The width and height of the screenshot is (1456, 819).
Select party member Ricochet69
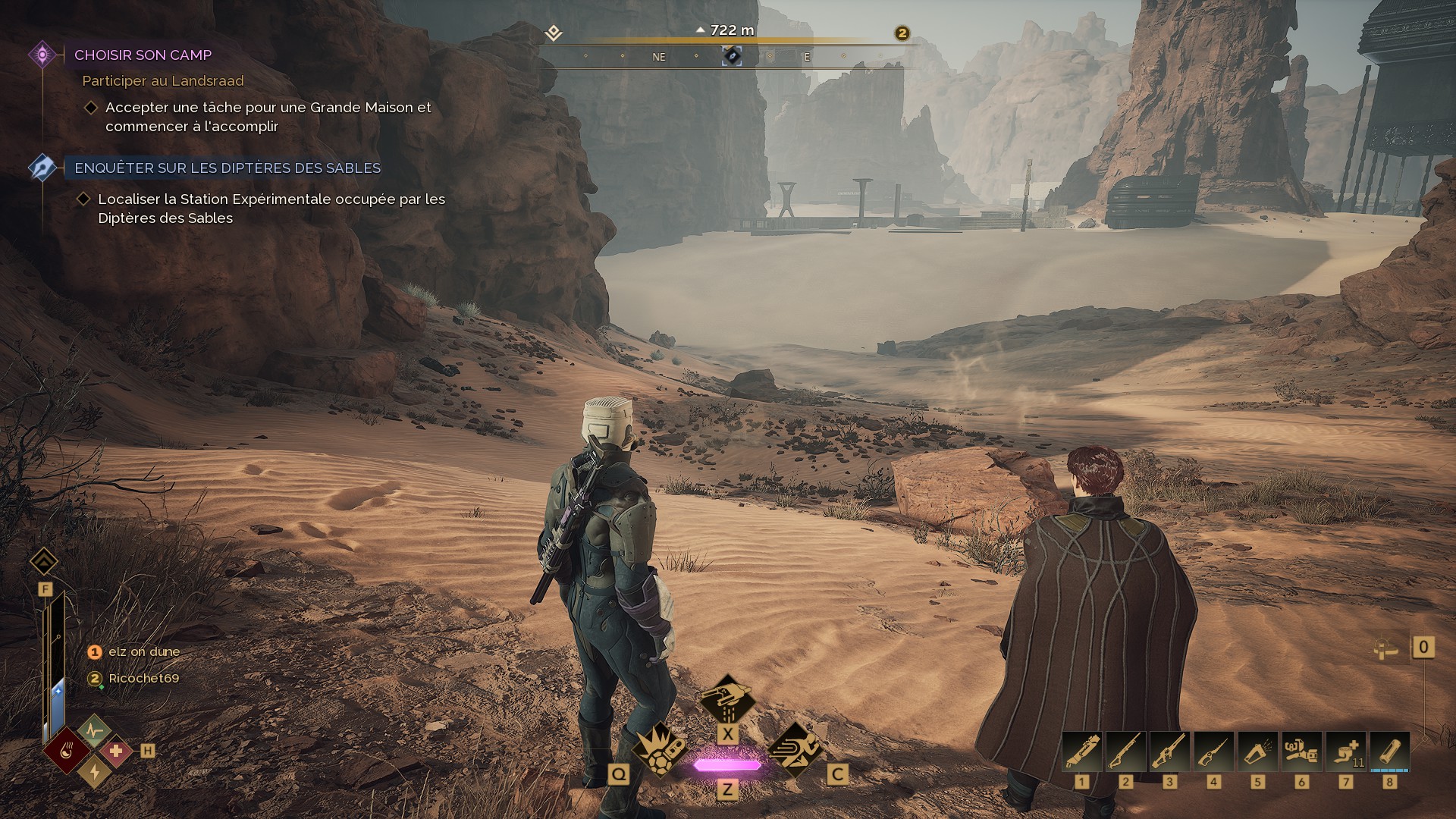click(x=143, y=679)
